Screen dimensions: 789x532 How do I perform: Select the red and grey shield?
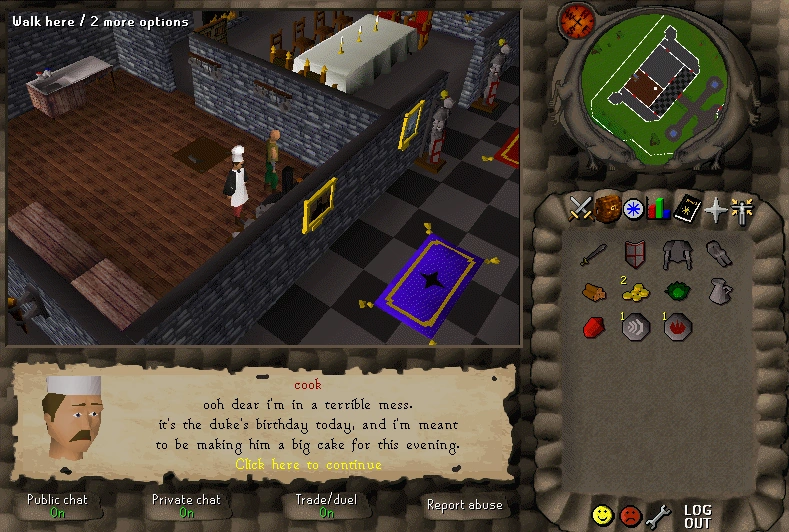click(633, 254)
